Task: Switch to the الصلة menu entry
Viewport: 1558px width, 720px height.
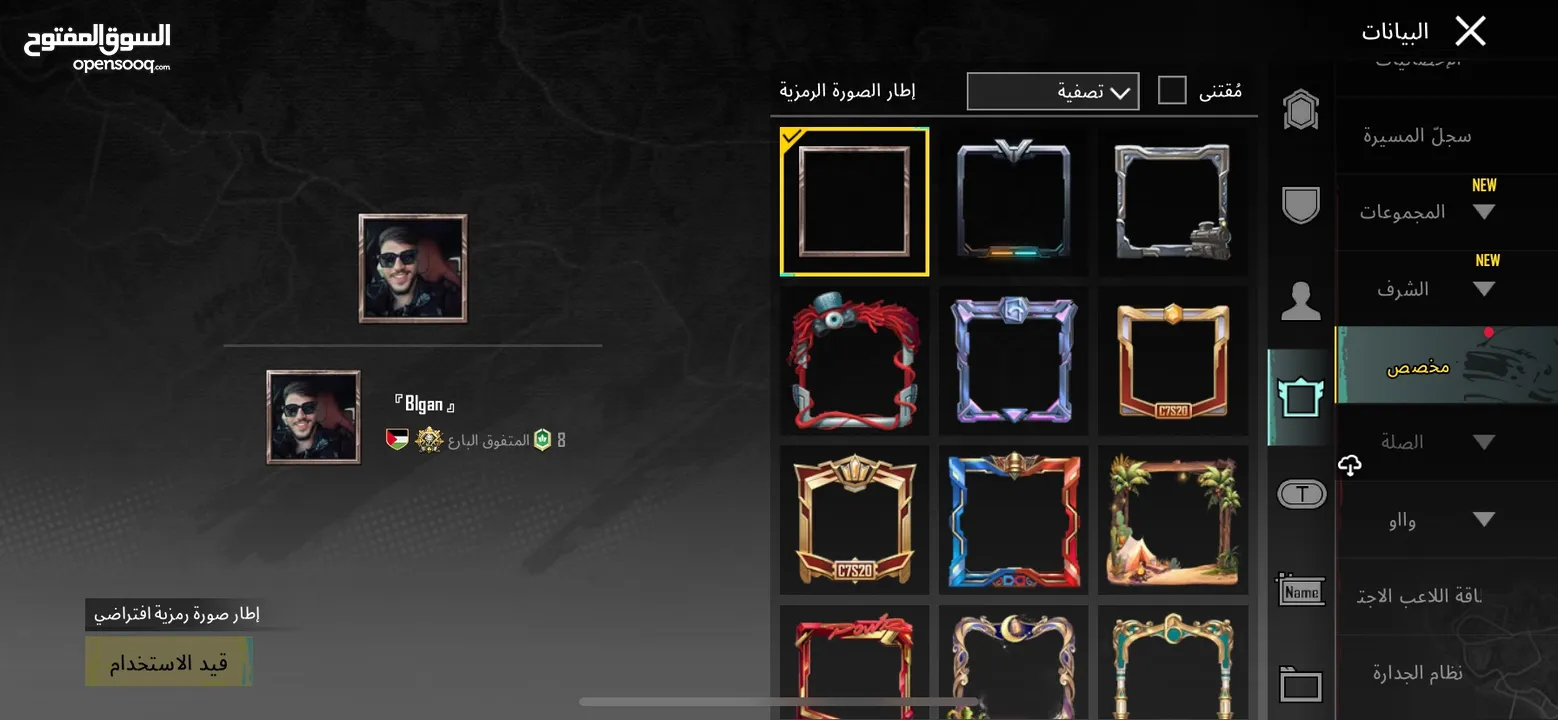Action: click(1404, 441)
